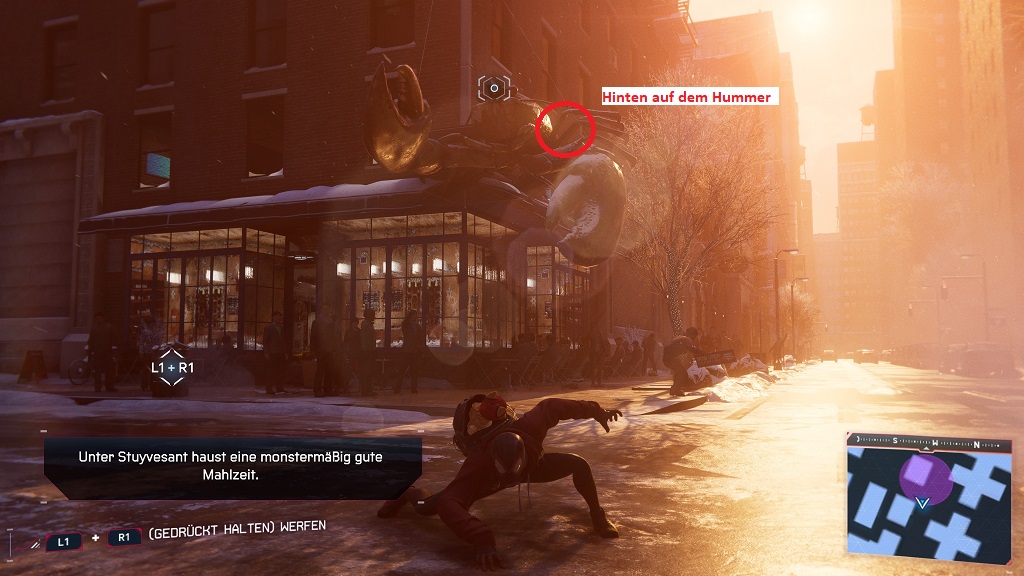This screenshot has height=576, width=1024.
Task: Click the purple objective area on the minimap
Action: tap(926, 475)
